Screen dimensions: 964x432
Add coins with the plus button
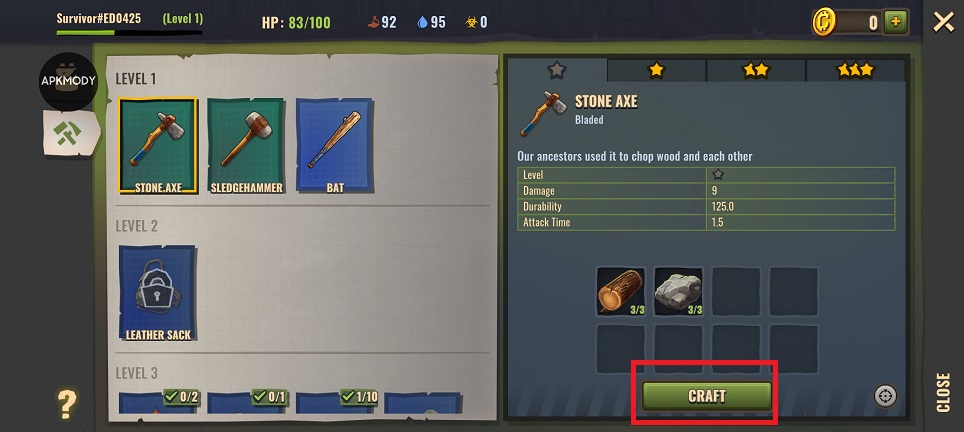(x=896, y=22)
